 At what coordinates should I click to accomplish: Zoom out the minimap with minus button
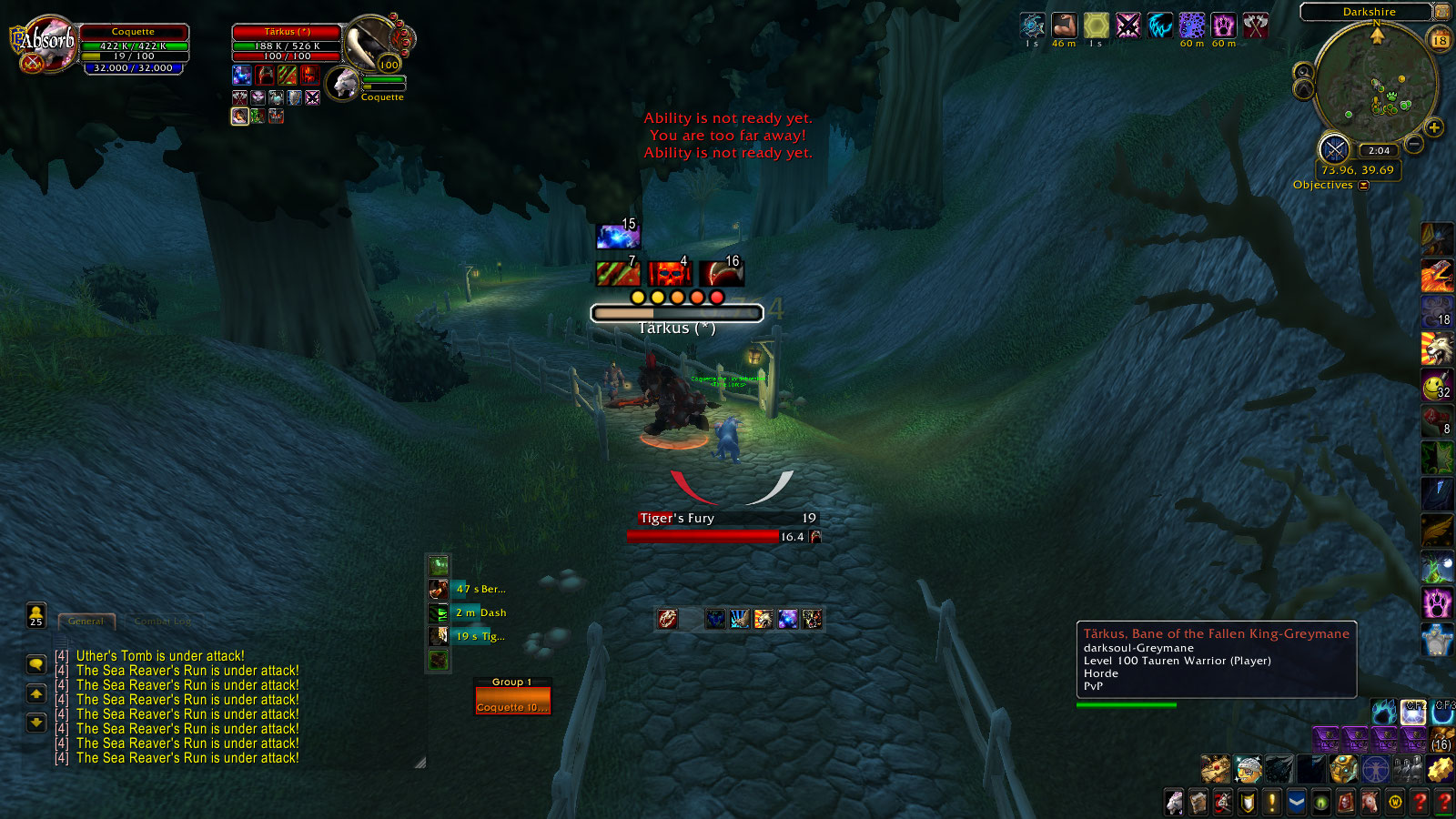coord(1414,144)
